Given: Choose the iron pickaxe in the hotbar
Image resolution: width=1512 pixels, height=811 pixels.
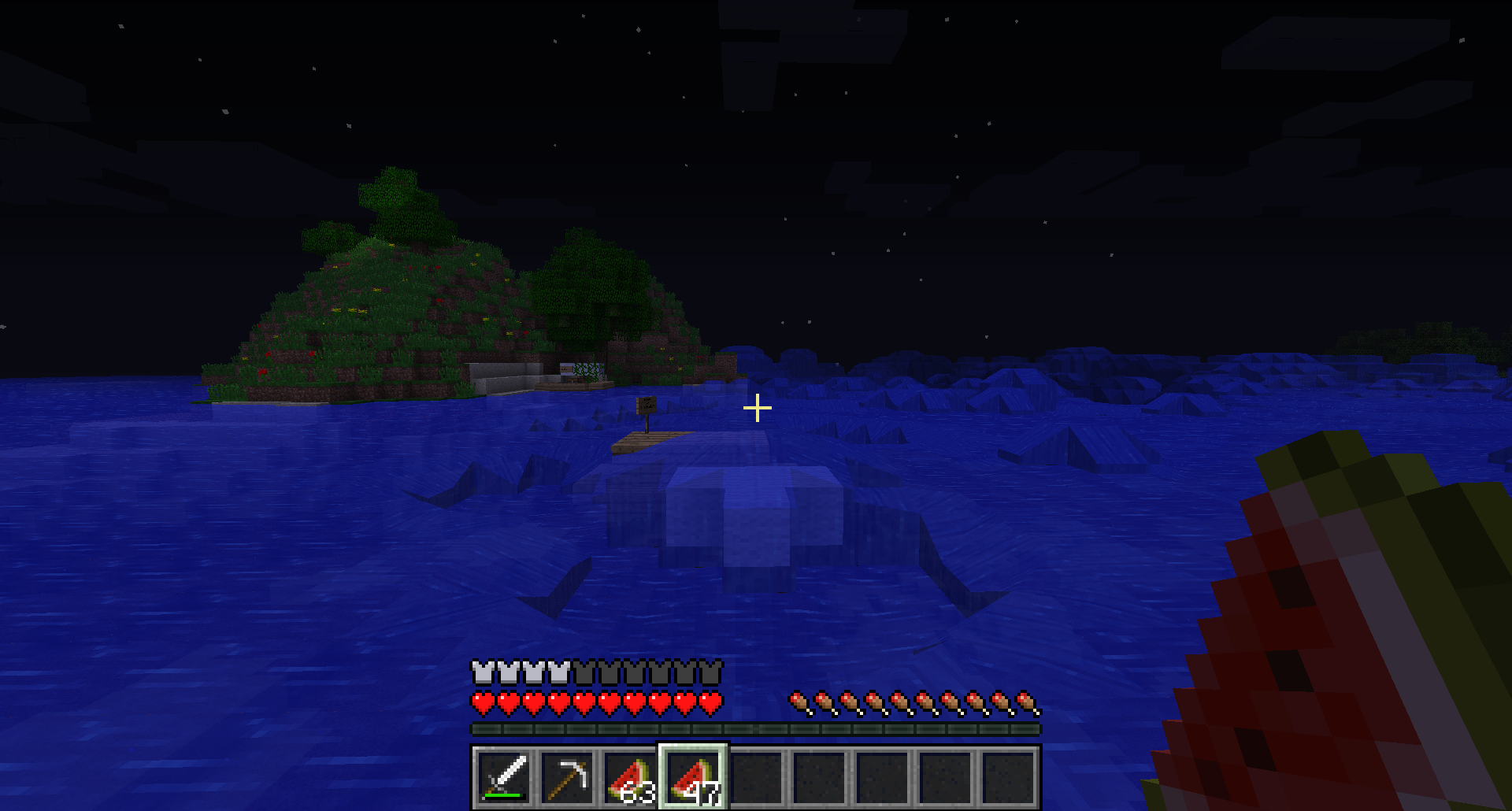Looking at the screenshot, I should click(x=567, y=777).
